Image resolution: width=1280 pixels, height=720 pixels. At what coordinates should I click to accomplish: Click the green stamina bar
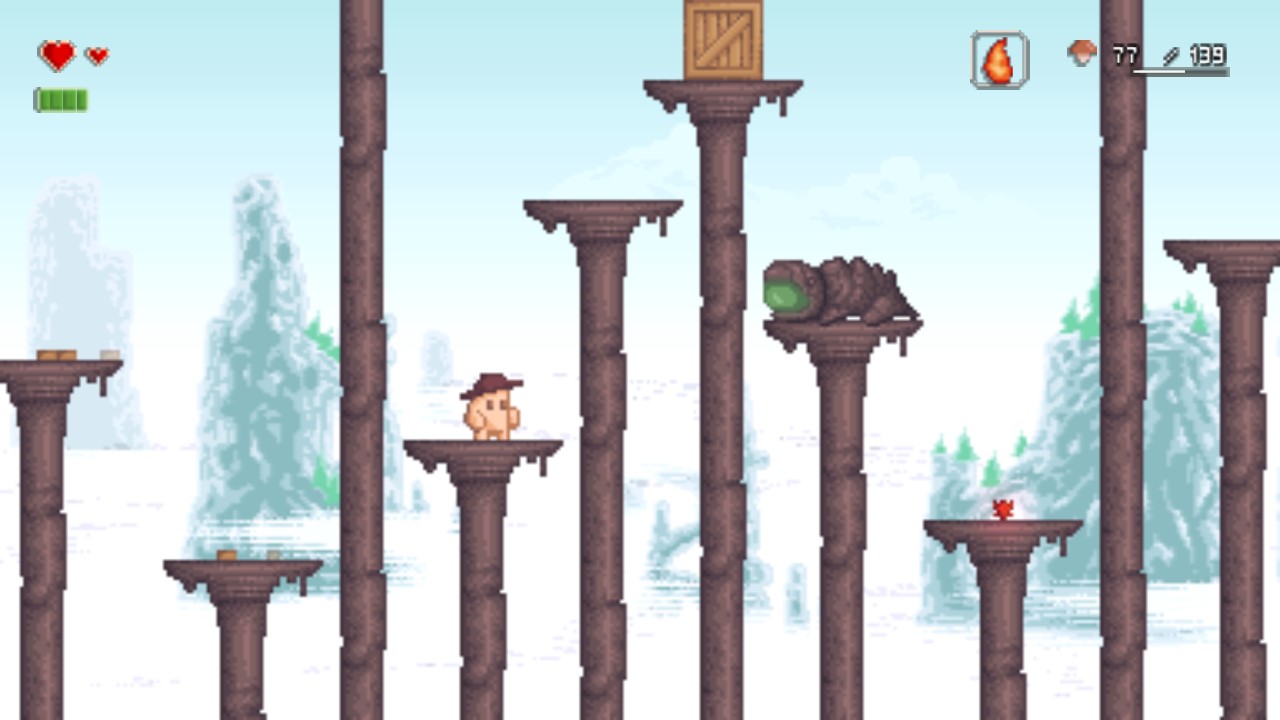coord(62,97)
